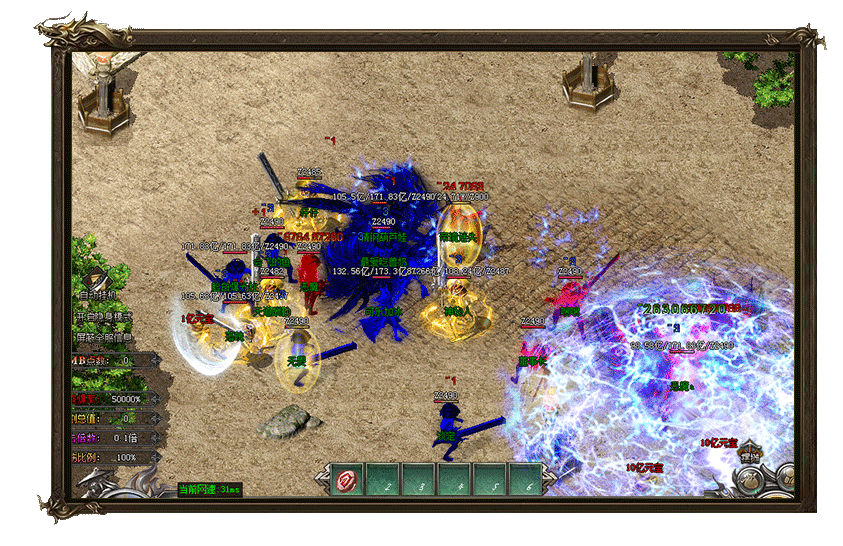Enable 开启隐身模式 stealth mode

pos(104,316)
